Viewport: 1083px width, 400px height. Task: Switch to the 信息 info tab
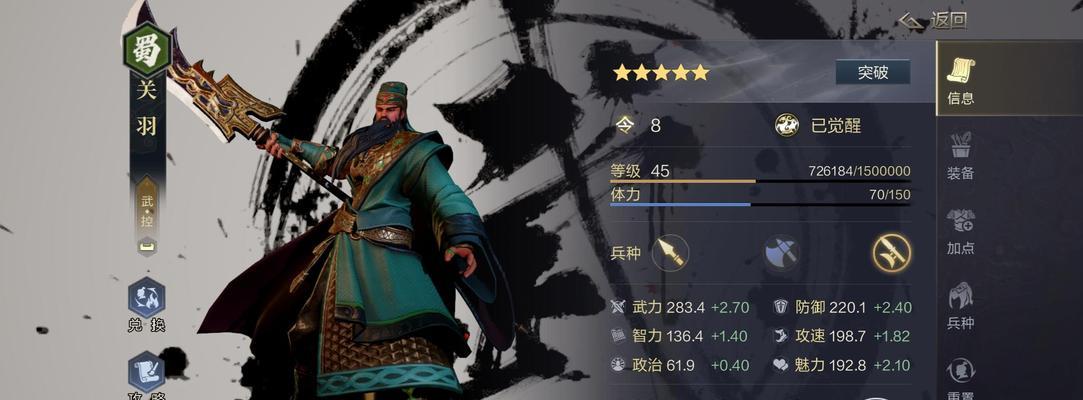960,80
